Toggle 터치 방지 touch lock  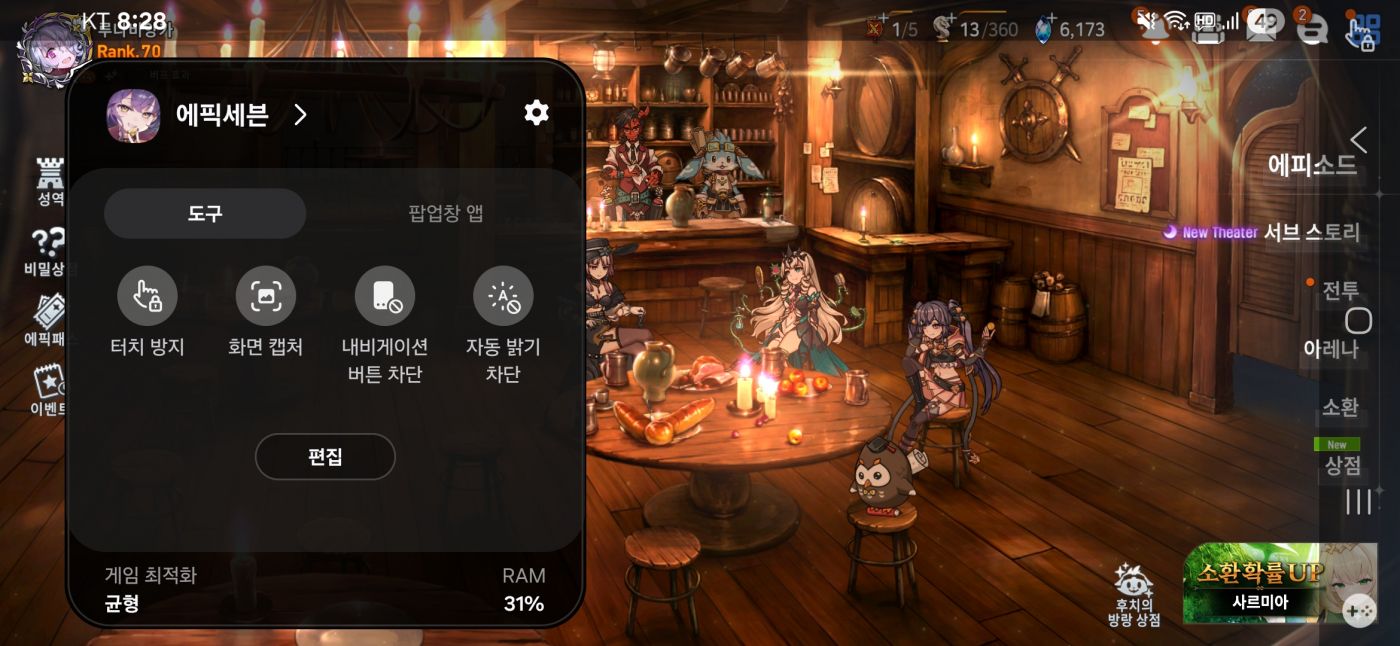click(x=147, y=296)
